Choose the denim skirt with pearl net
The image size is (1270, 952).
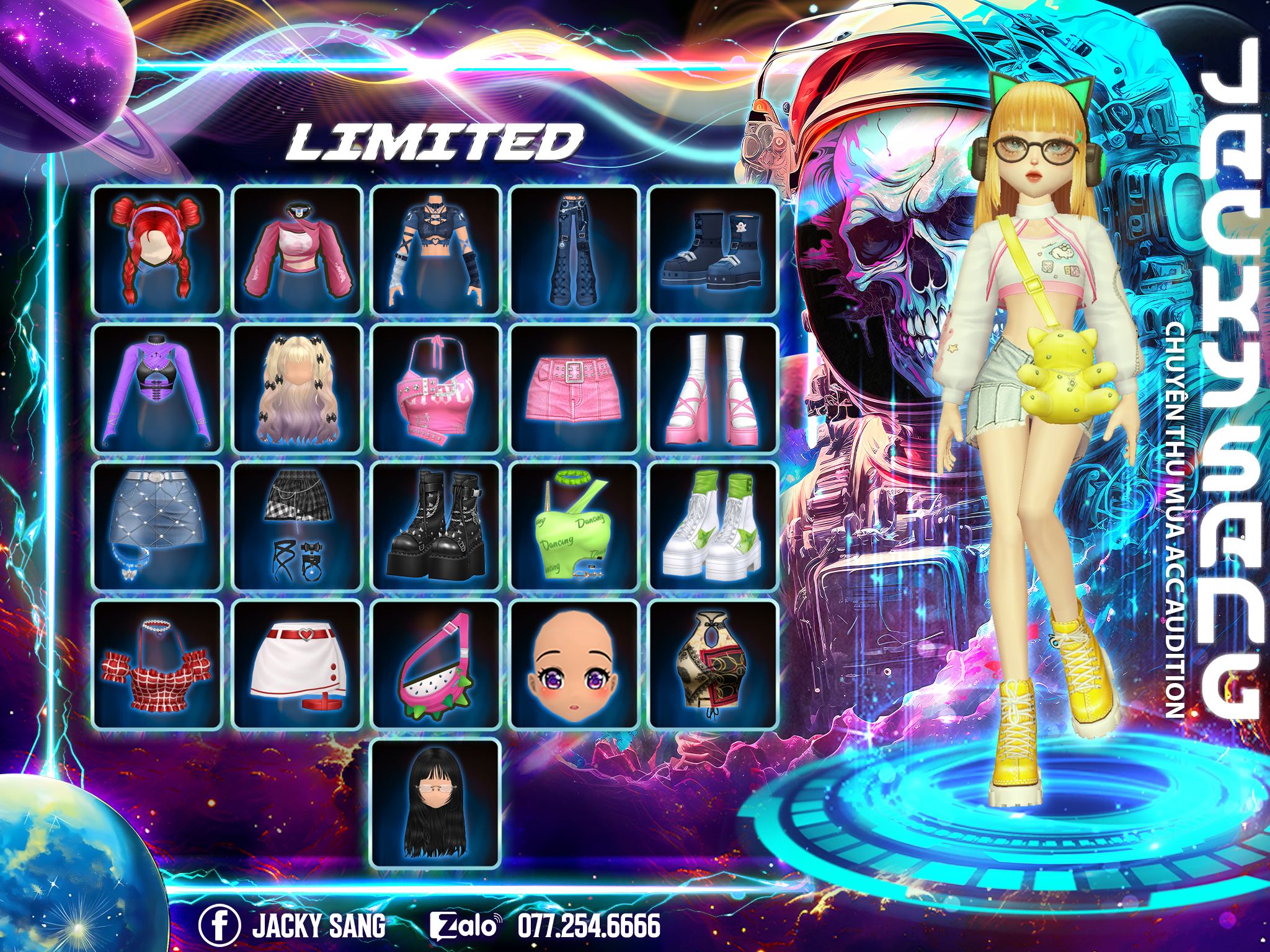click(157, 526)
